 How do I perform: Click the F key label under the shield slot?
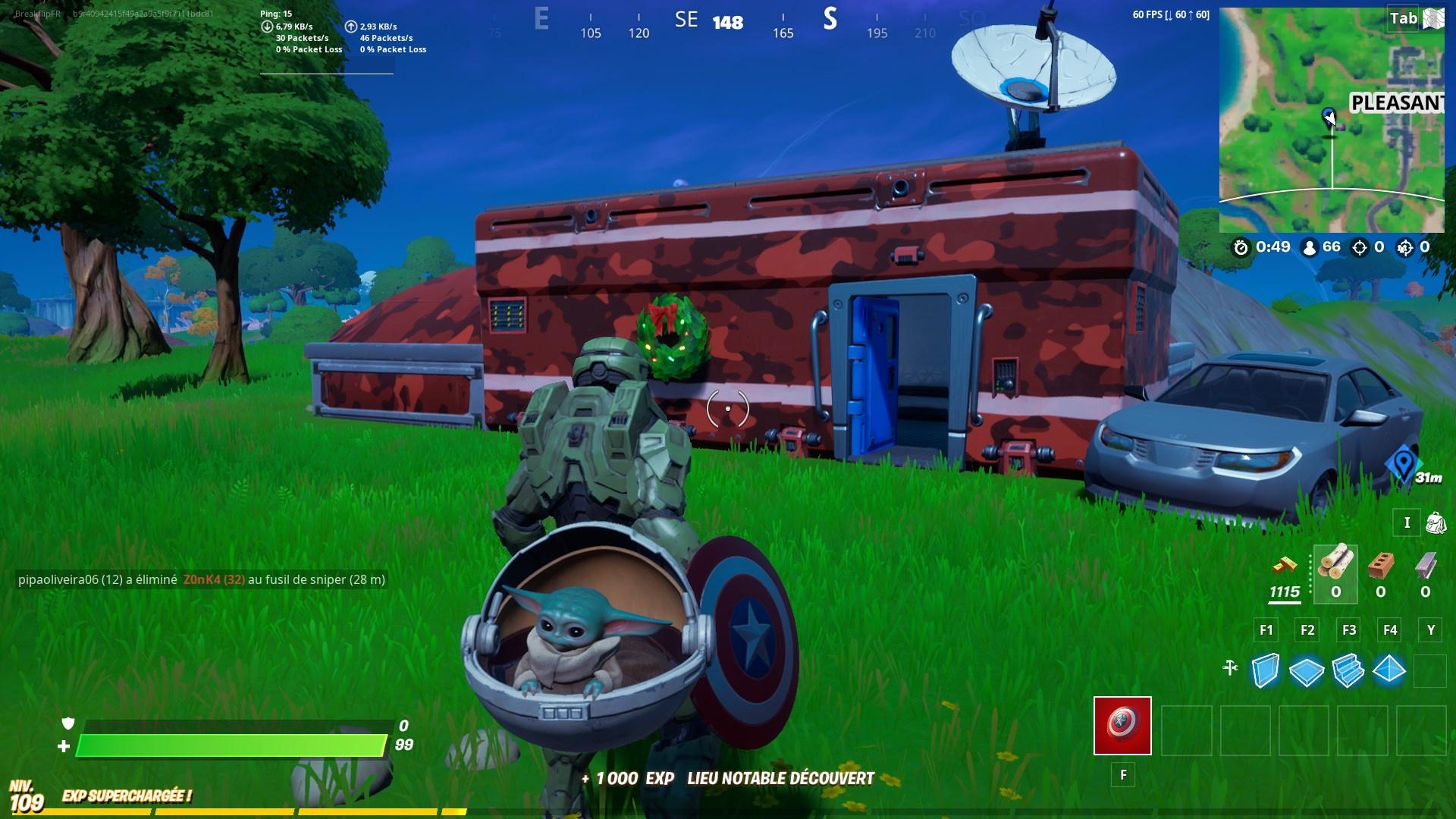tap(1123, 775)
